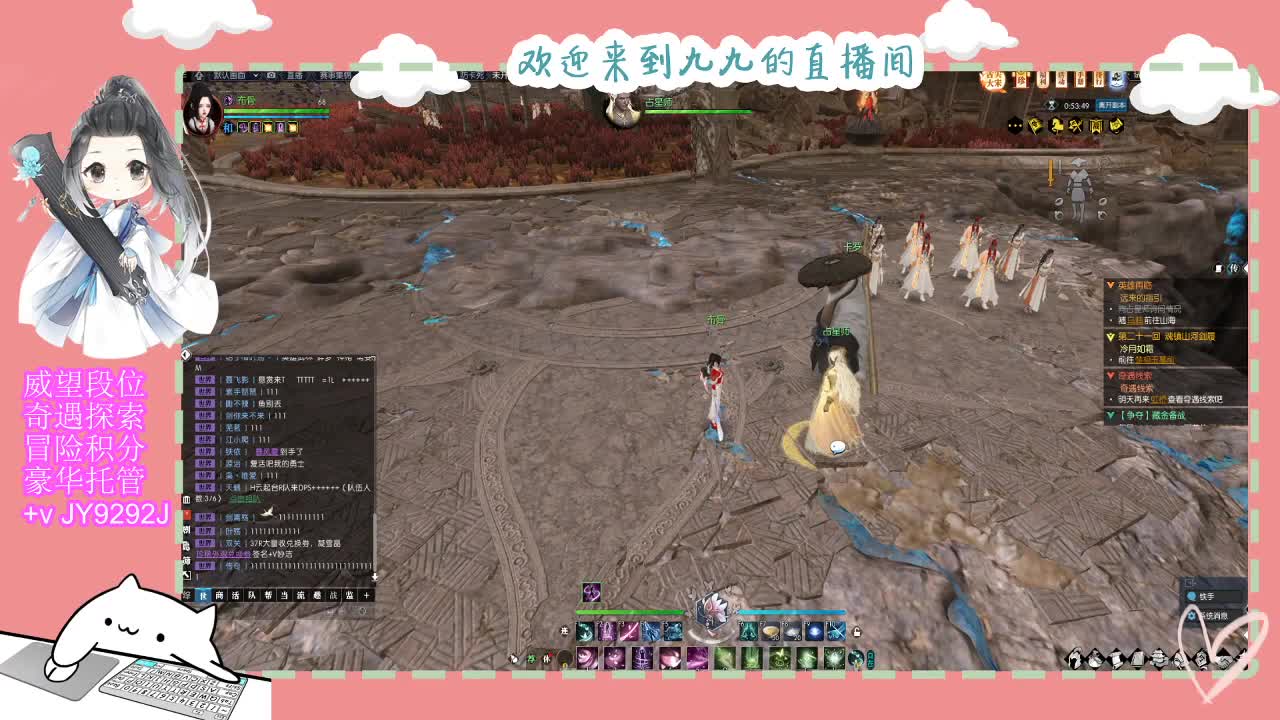This screenshot has height=720, width=1280.
Task: Click the hourglass icon beside the 0:53:49 timer
Action: pos(1050,105)
